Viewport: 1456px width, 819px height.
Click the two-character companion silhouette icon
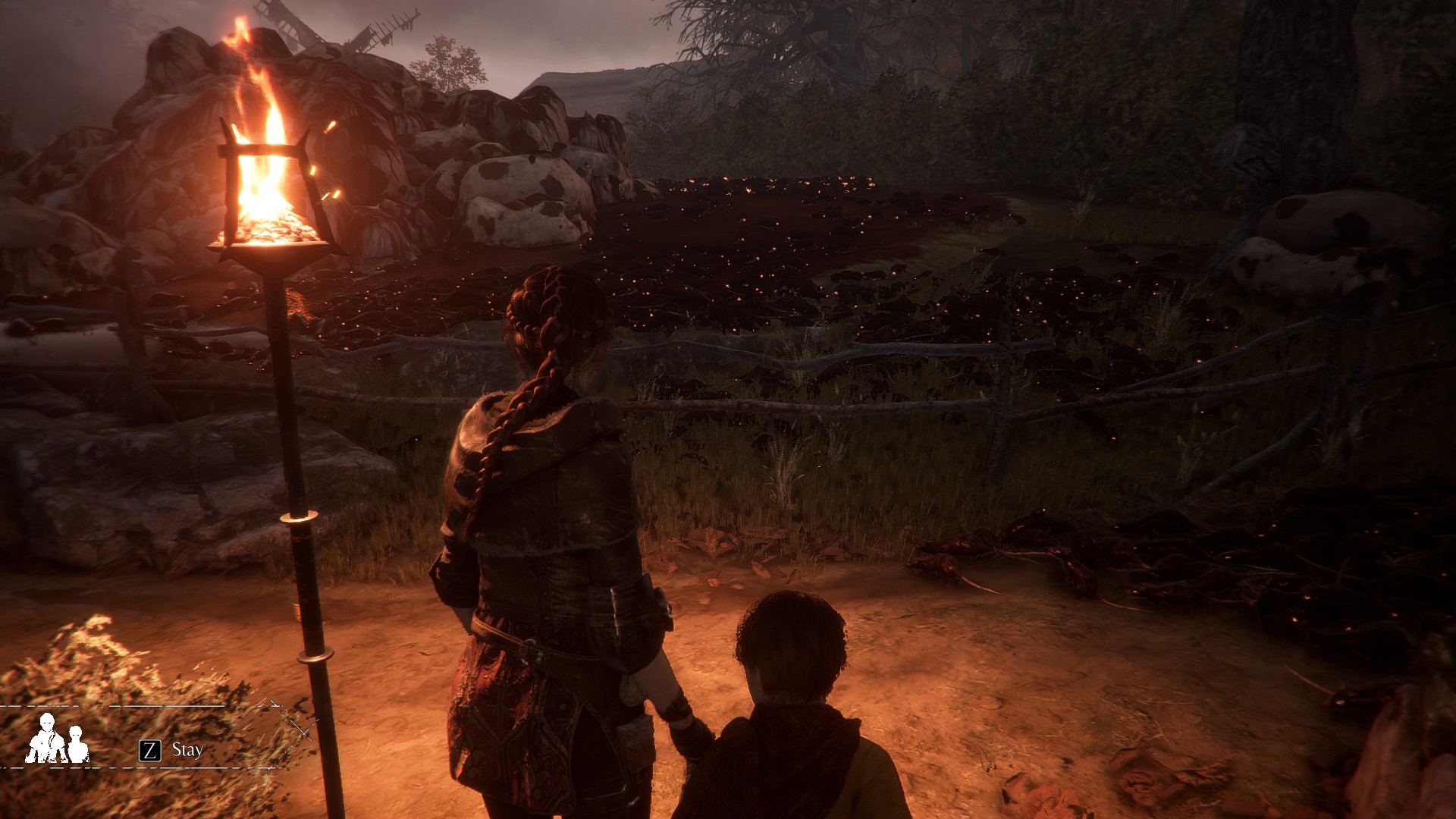(x=58, y=739)
